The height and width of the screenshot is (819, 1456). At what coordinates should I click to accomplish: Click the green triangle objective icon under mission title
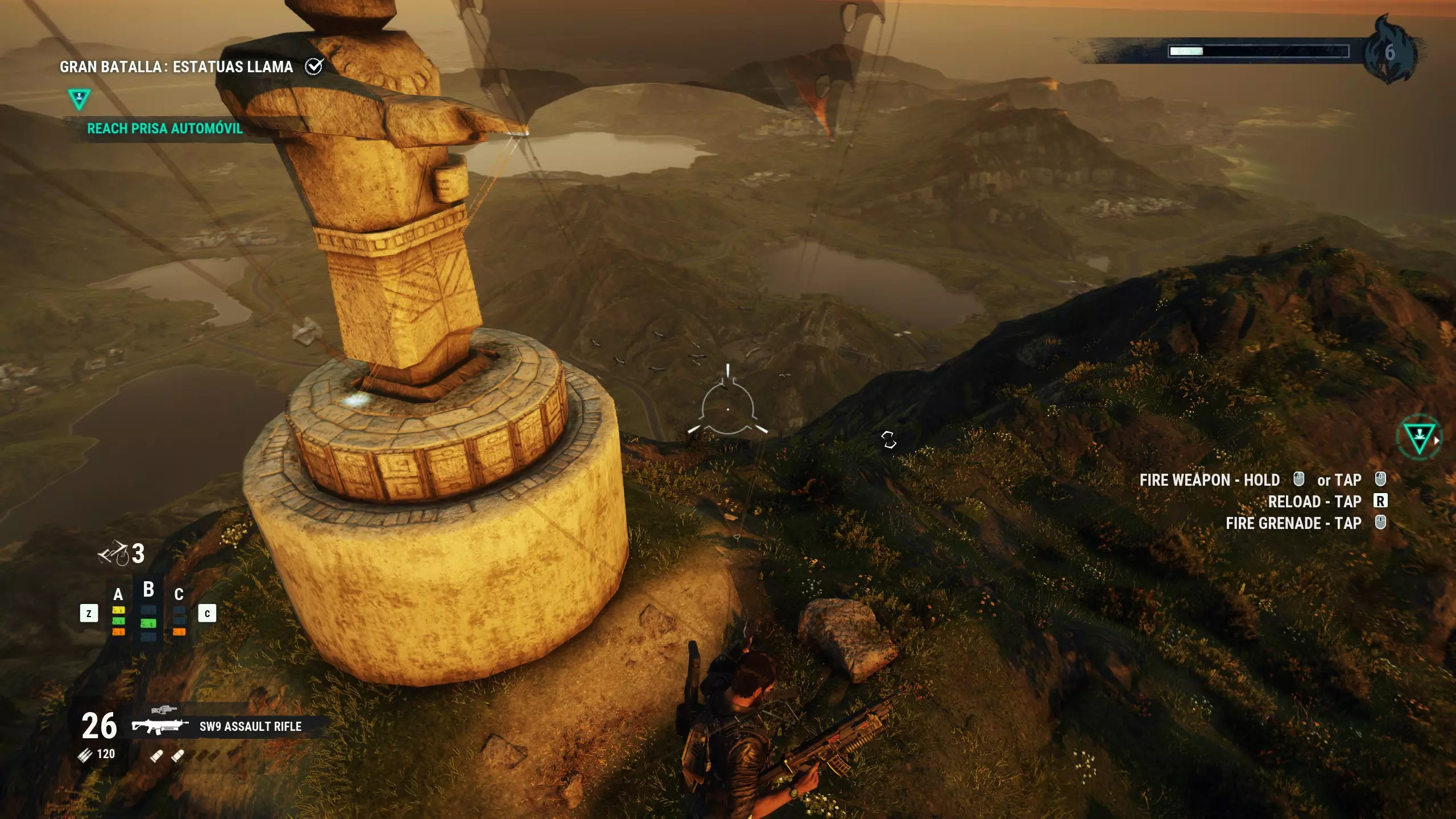79,98
